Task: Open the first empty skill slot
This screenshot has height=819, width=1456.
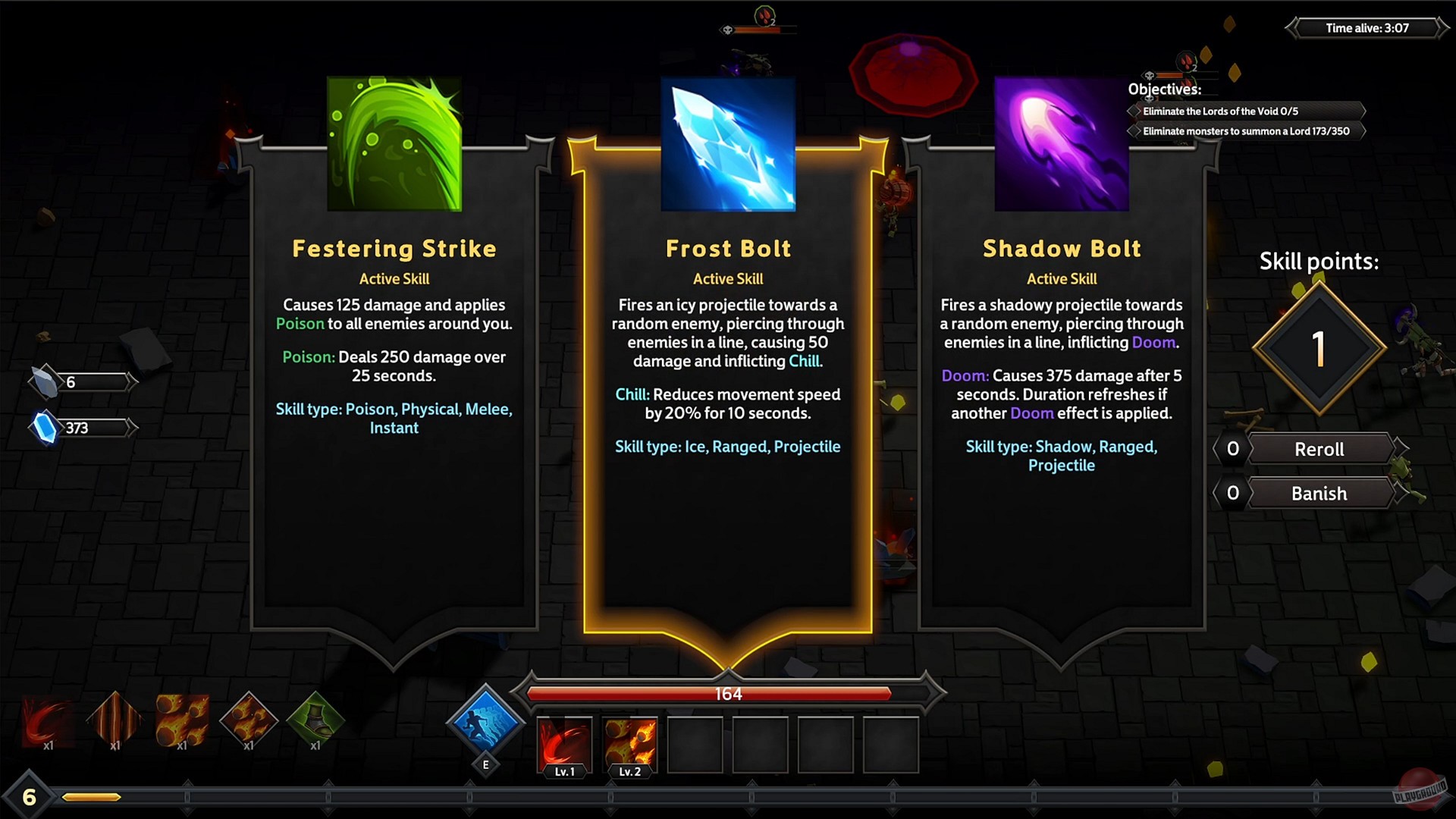Action: pyautogui.click(x=695, y=745)
